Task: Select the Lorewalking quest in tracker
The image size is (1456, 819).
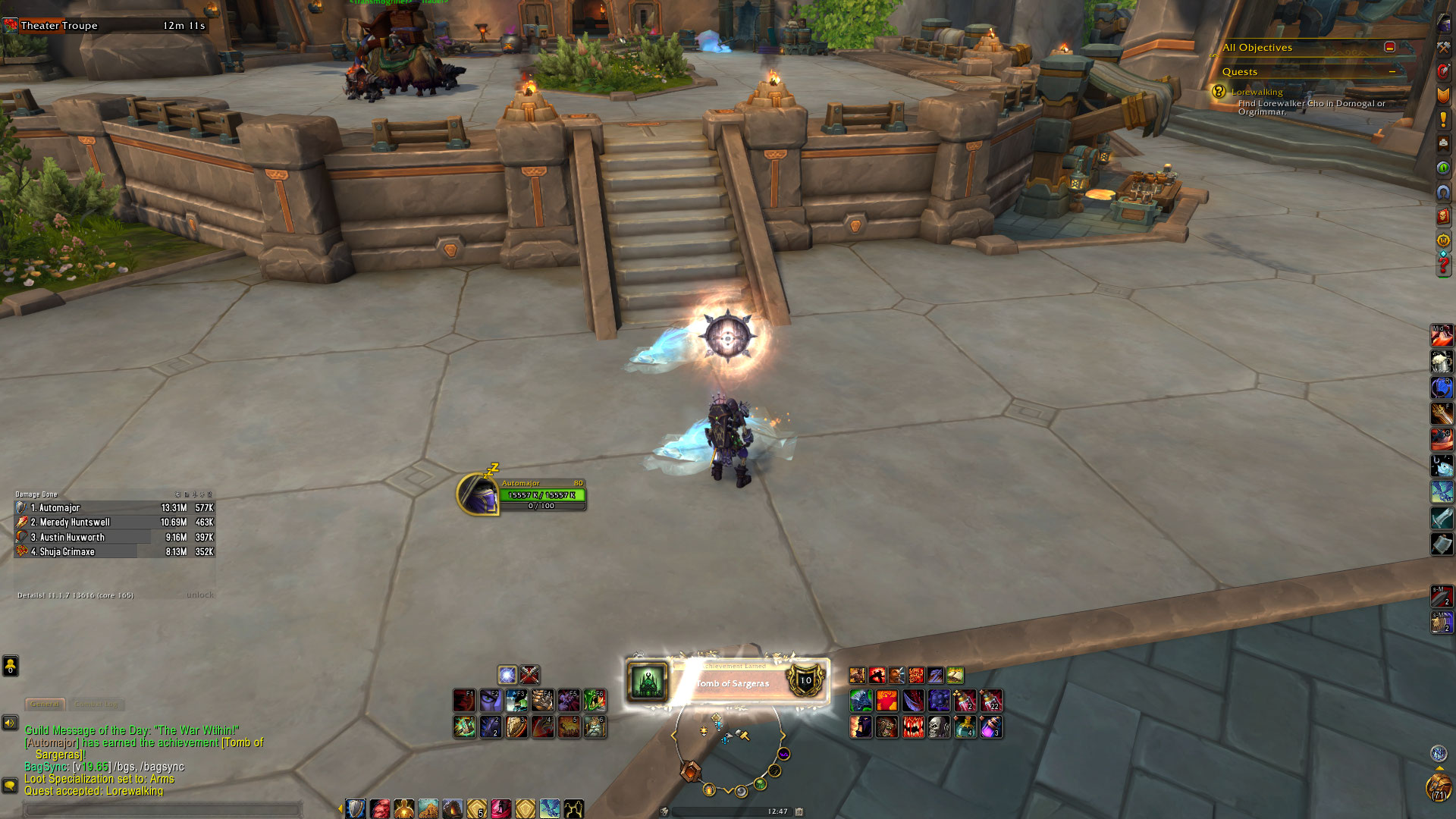Action: click(x=1257, y=92)
